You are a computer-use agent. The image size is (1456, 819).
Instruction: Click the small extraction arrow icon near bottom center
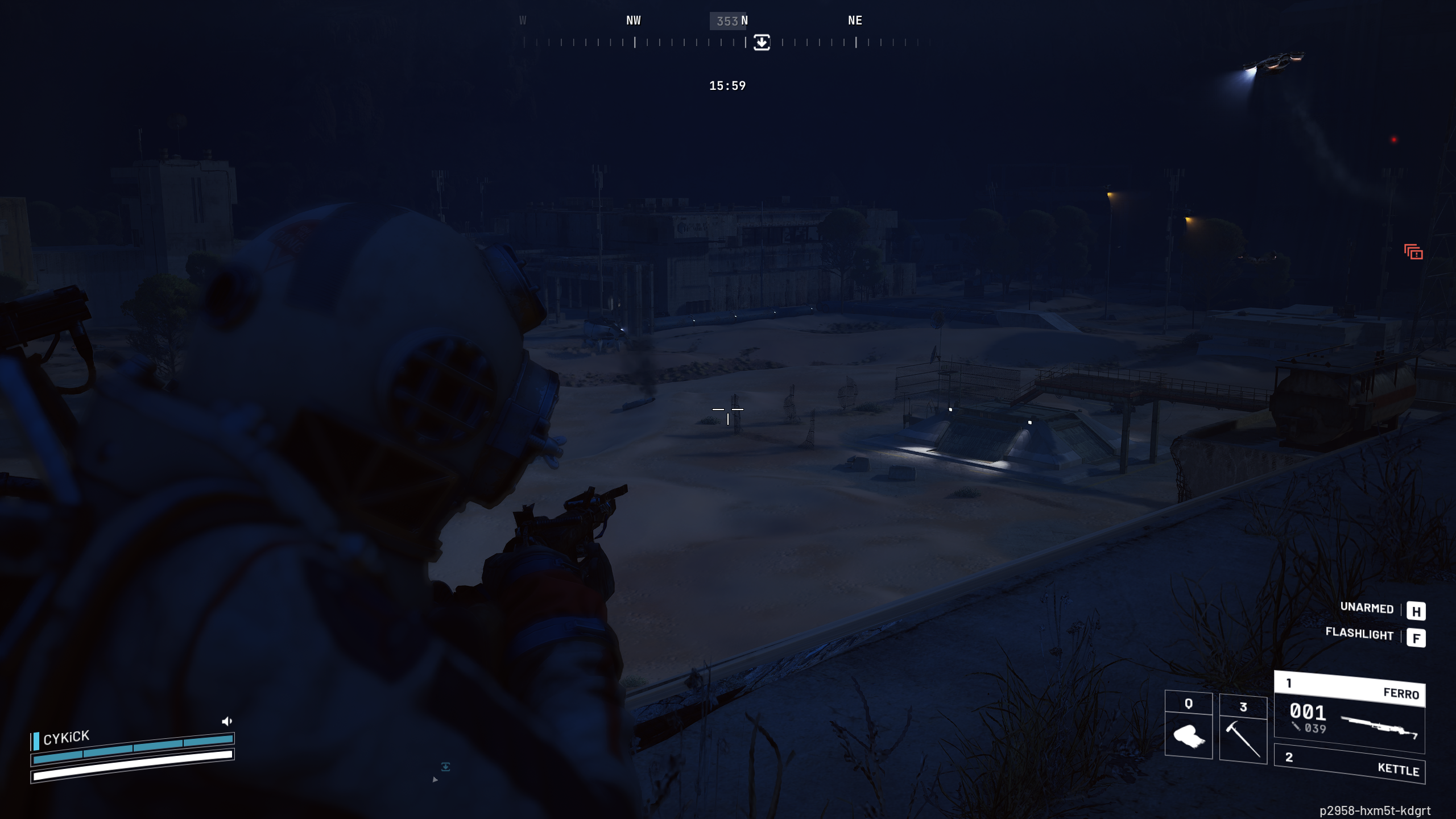point(446,766)
